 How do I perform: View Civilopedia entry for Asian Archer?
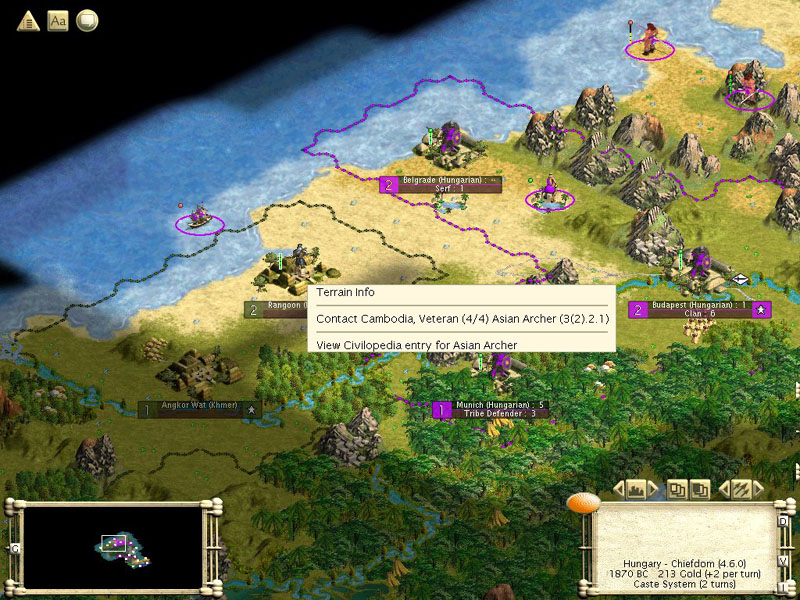(416, 345)
